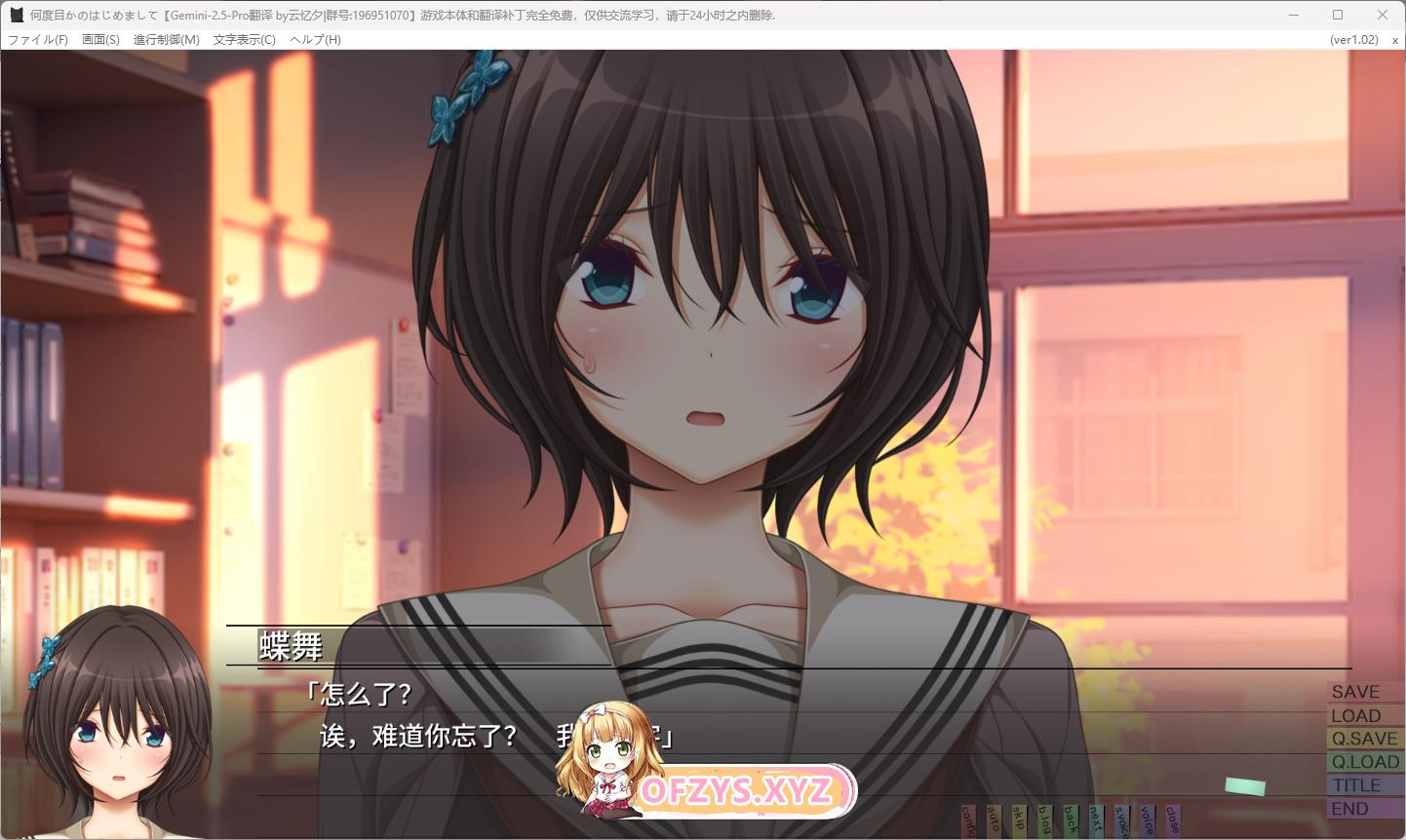Image resolution: width=1406 pixels, height=840 pixels.
Task: Toggle auto mode tab
Action: coord(994,821)
